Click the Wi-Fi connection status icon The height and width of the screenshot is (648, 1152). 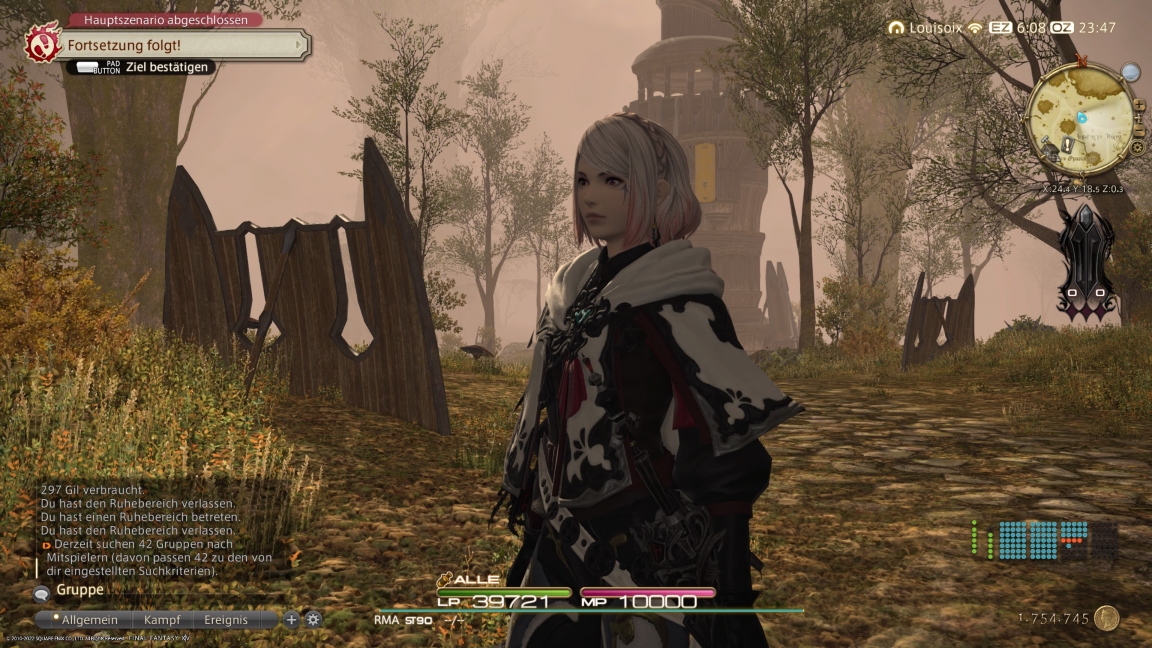click(974, 28)
